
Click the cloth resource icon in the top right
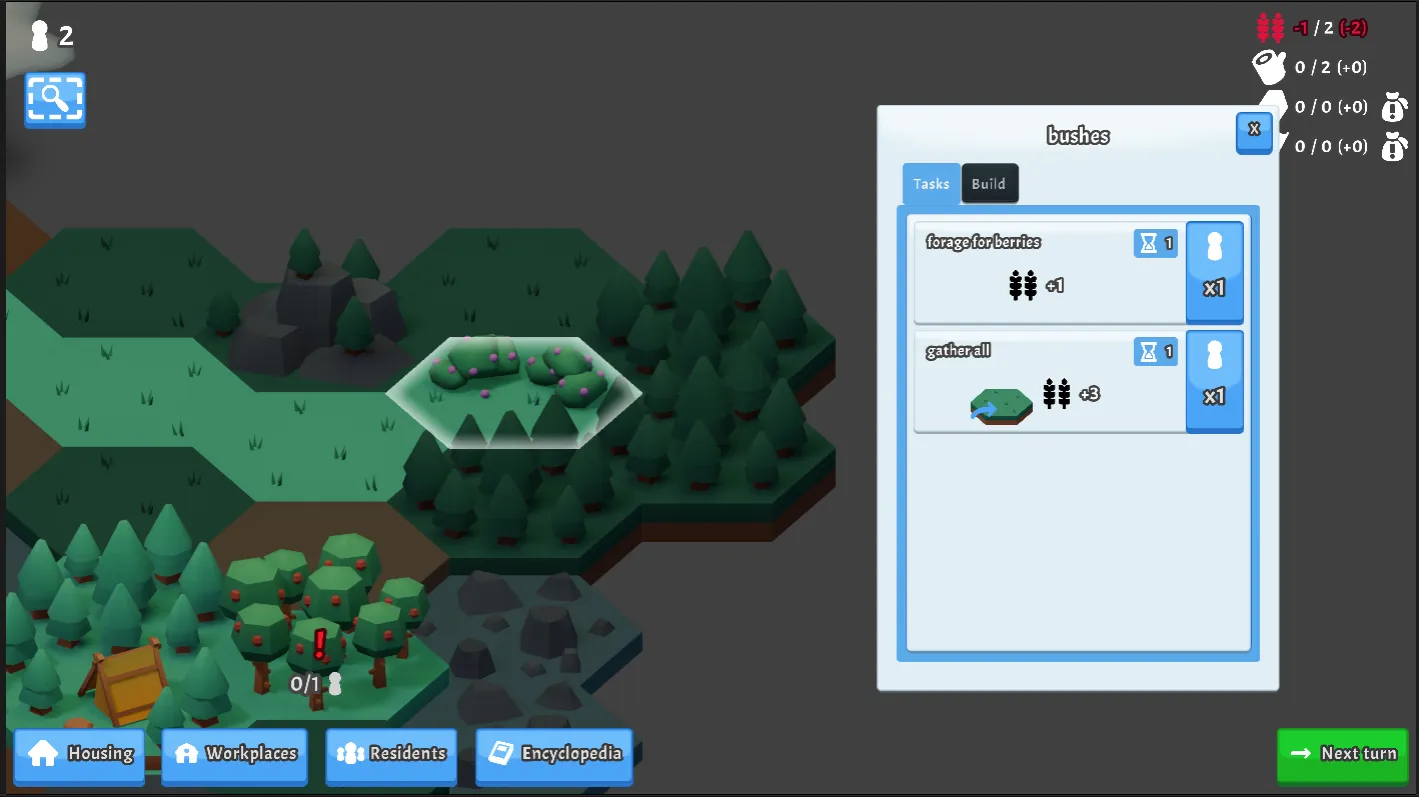tap(1268, 66)
